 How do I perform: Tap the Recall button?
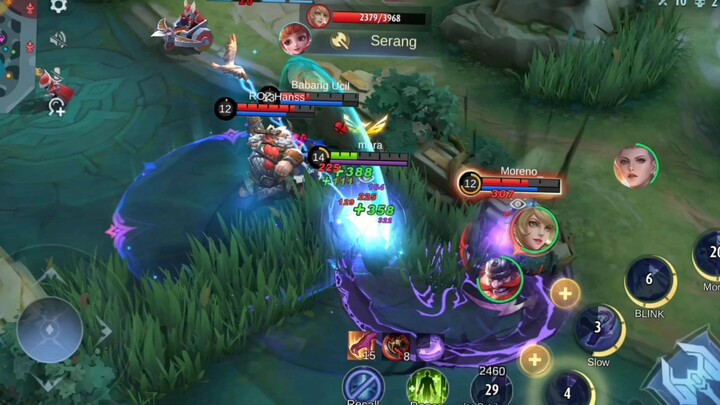point(363,388)
